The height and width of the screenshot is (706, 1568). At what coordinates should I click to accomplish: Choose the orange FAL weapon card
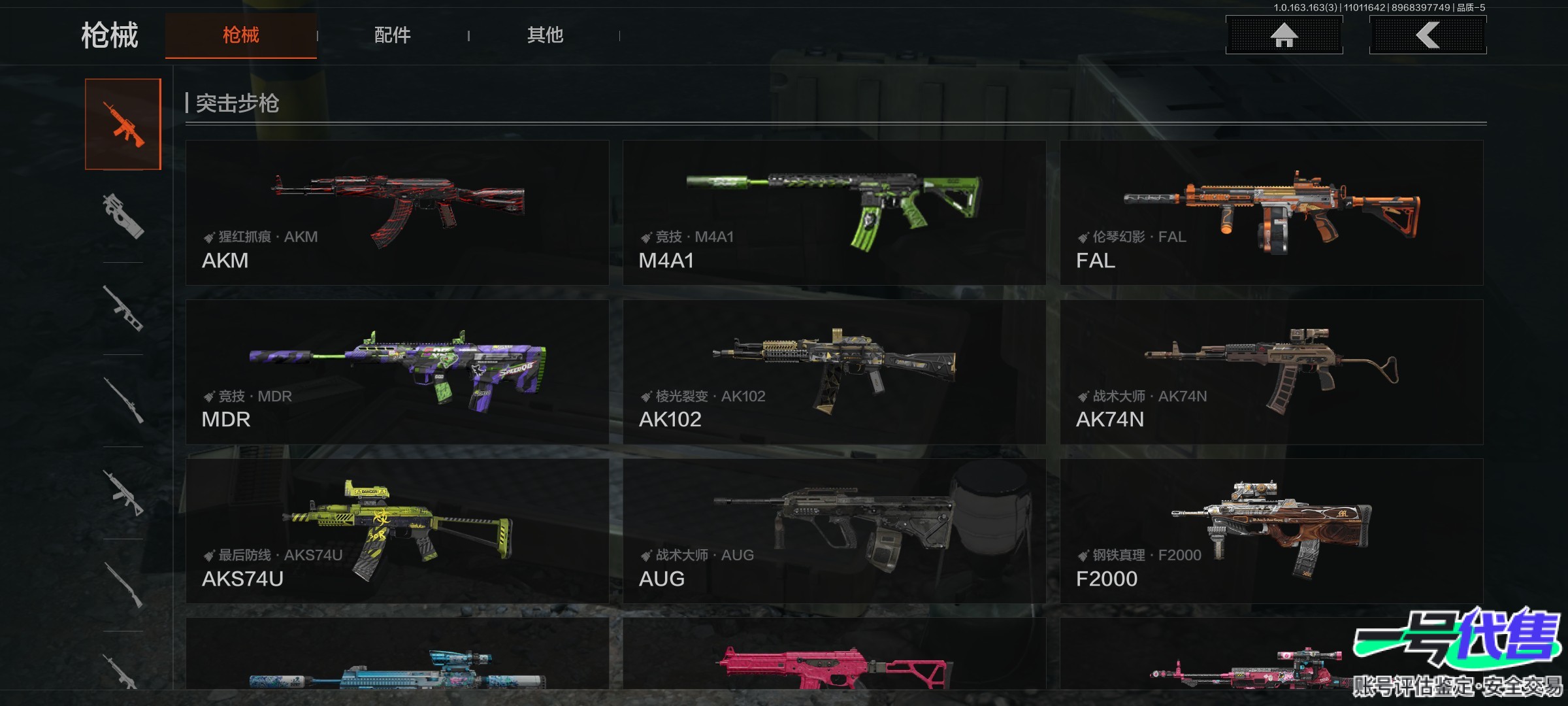pos(1271,212)
